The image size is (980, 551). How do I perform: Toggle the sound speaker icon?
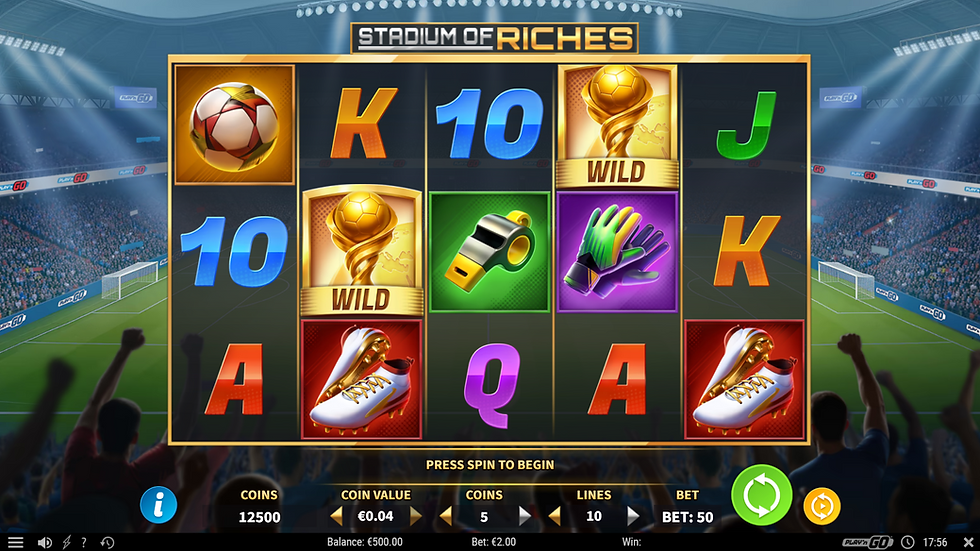click(x=44, y=542)
